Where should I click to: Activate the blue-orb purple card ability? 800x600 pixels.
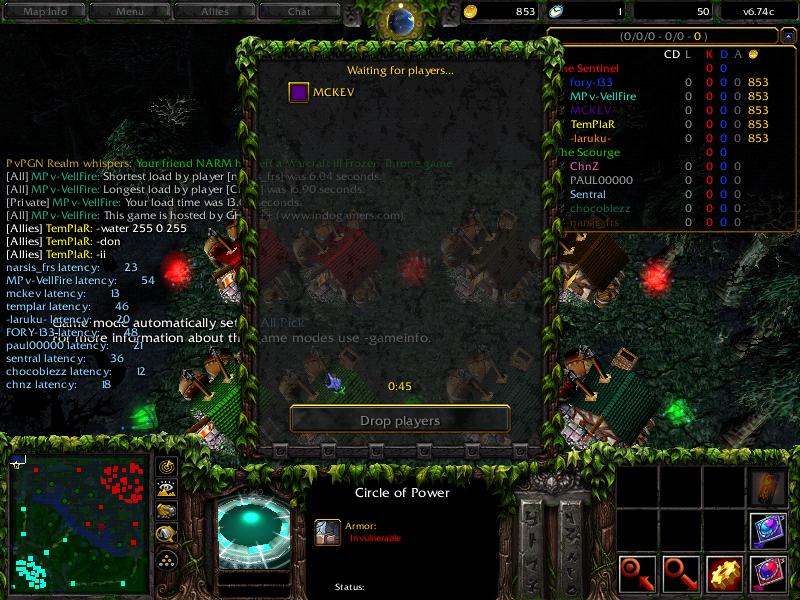click(x=768, y=528)
